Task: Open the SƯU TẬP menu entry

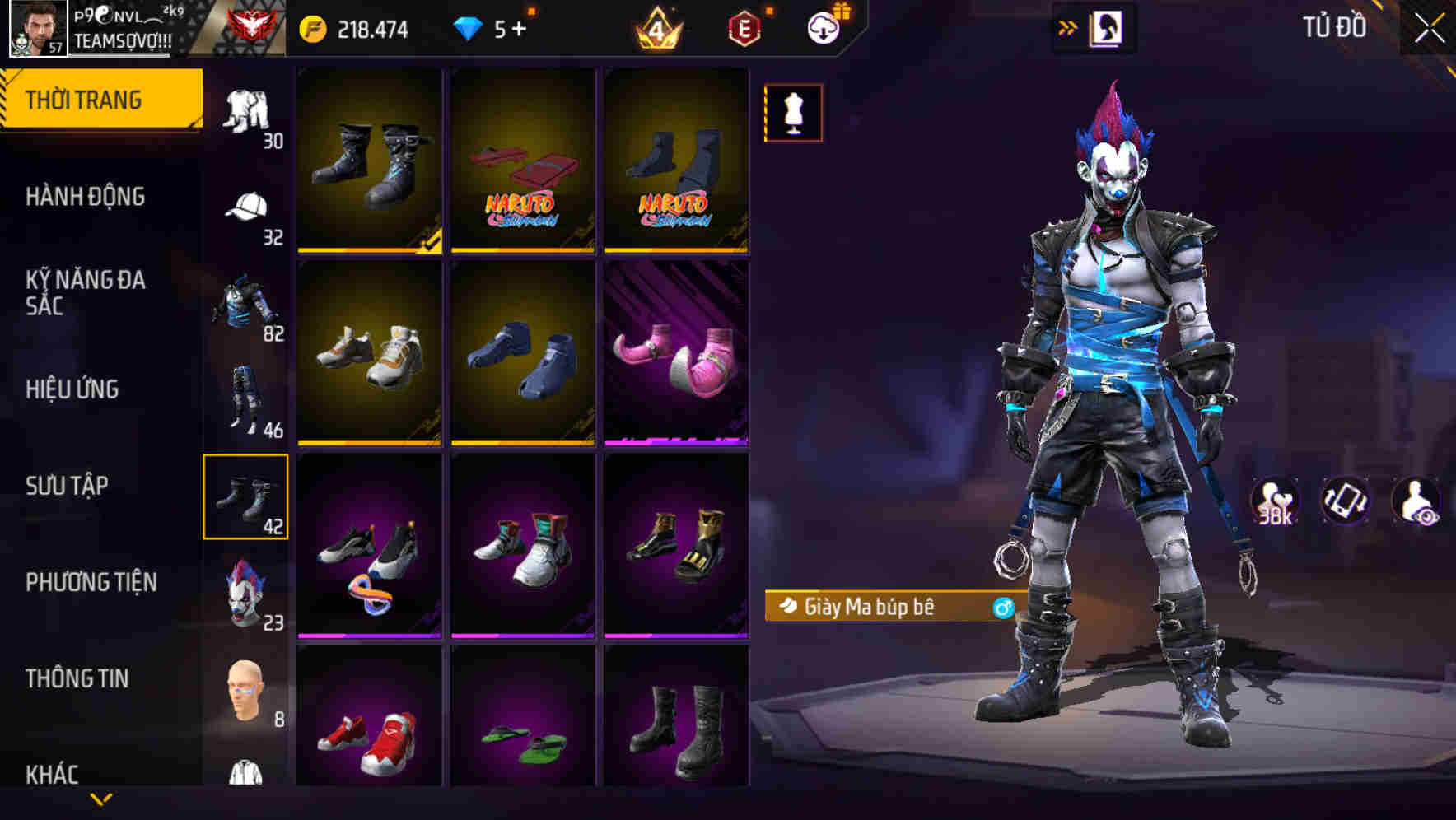Action: [x=68, y=487]
